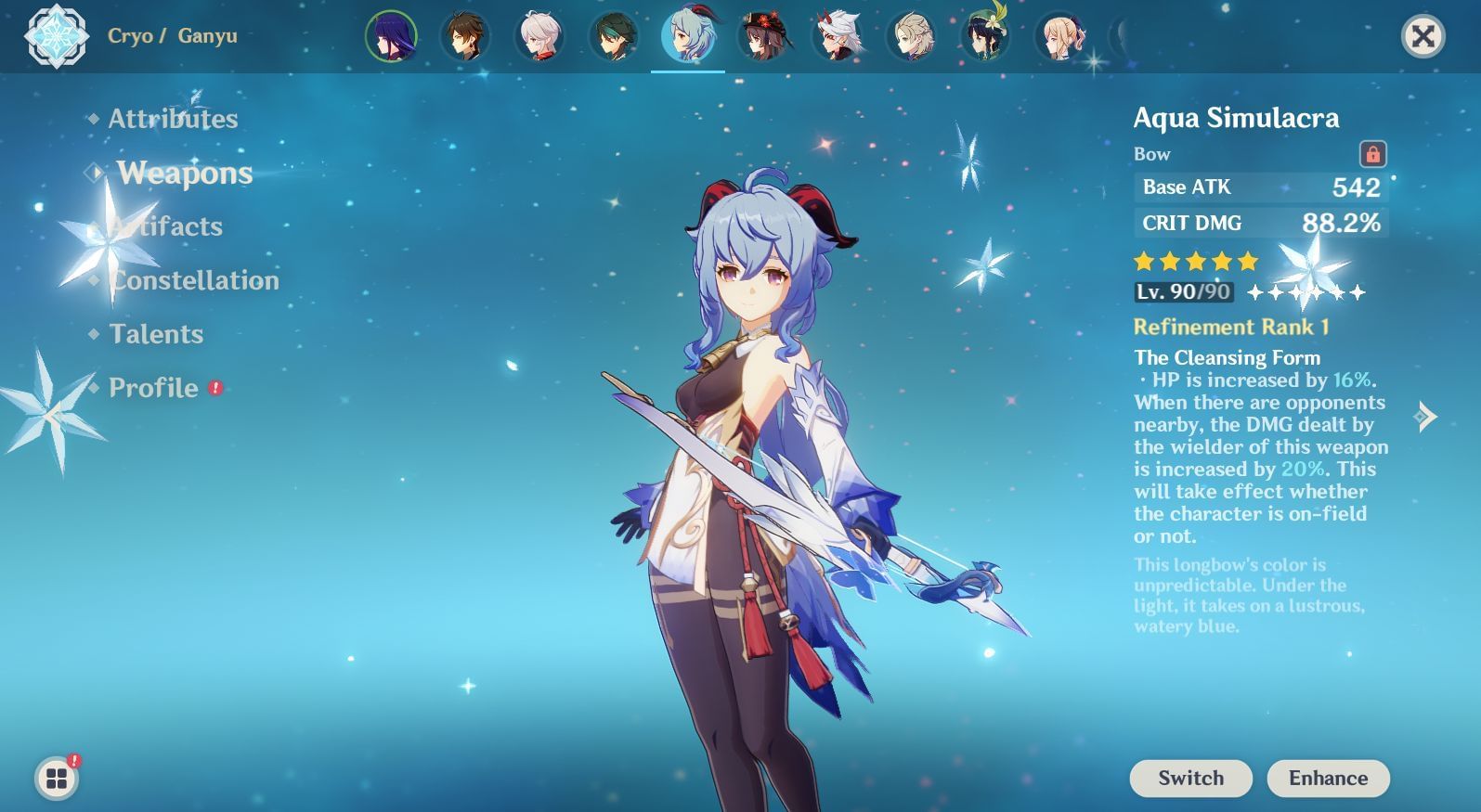Open the four-square grid menu icon

57,778
